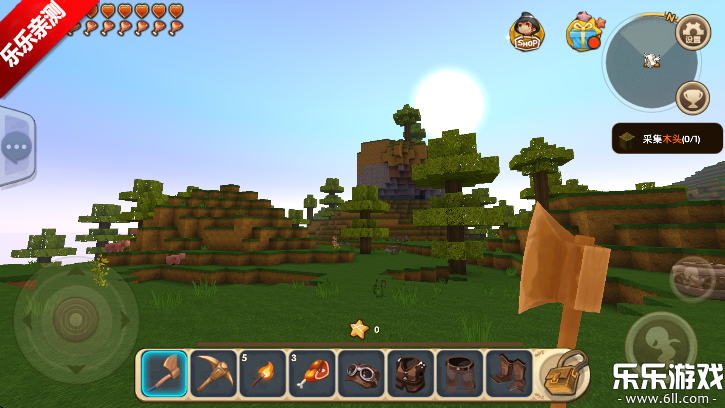Select the leather boots hotbar slot
The height and width of the screenshot is (408, 725).
508,373
